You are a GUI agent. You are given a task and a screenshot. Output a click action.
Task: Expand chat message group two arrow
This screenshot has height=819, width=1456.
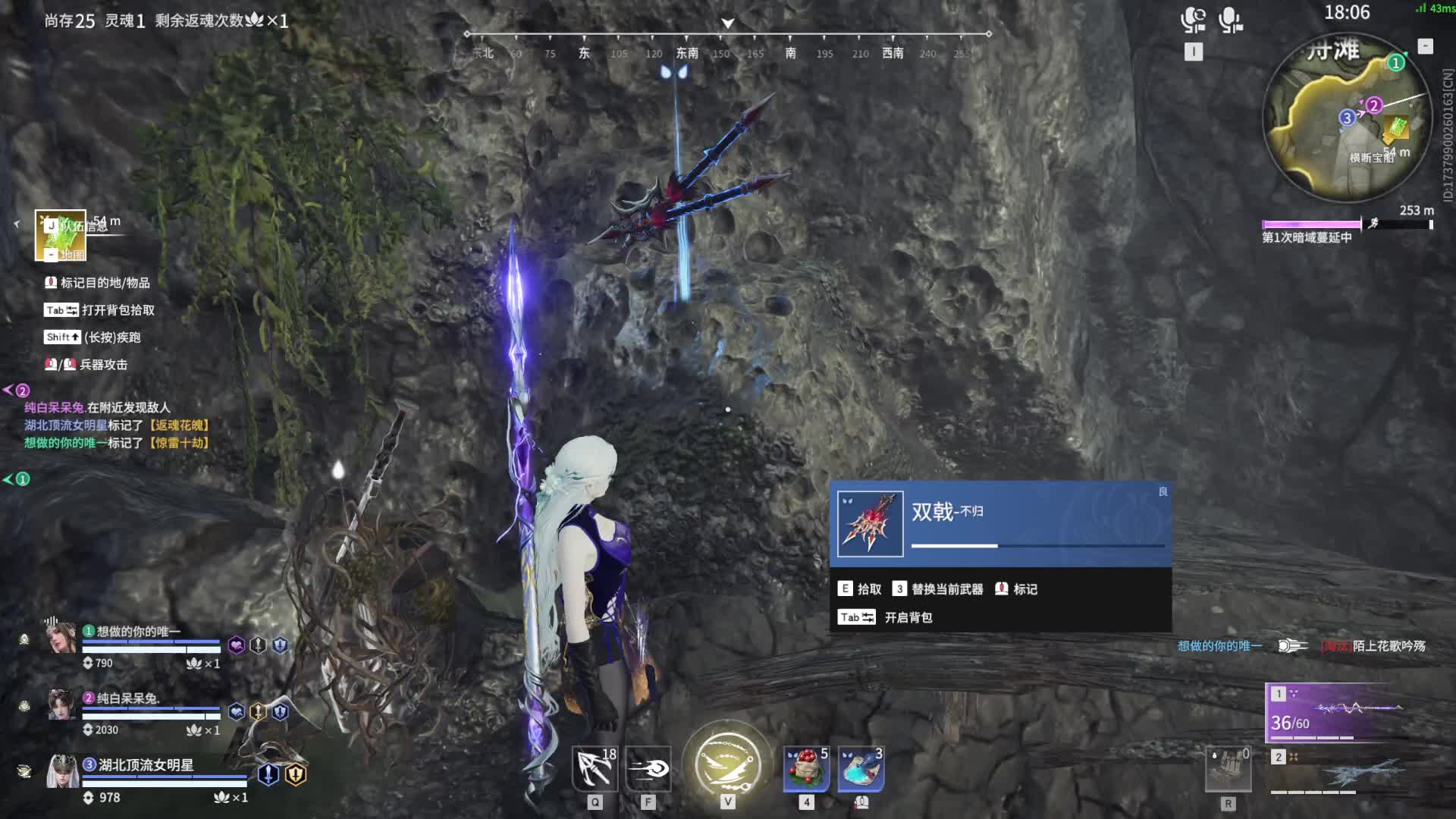click(x=9, y=391)
